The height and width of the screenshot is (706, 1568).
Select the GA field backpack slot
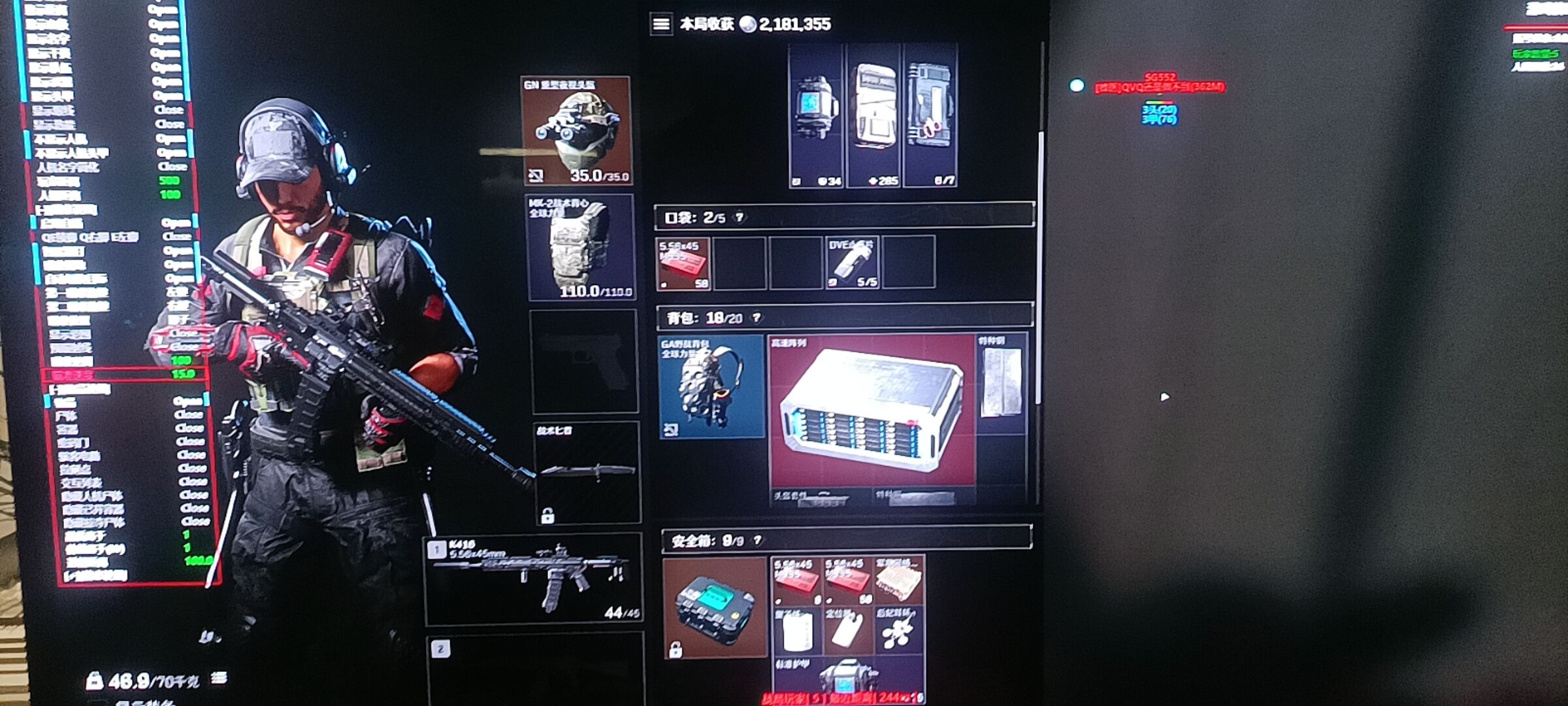[711, 386]
